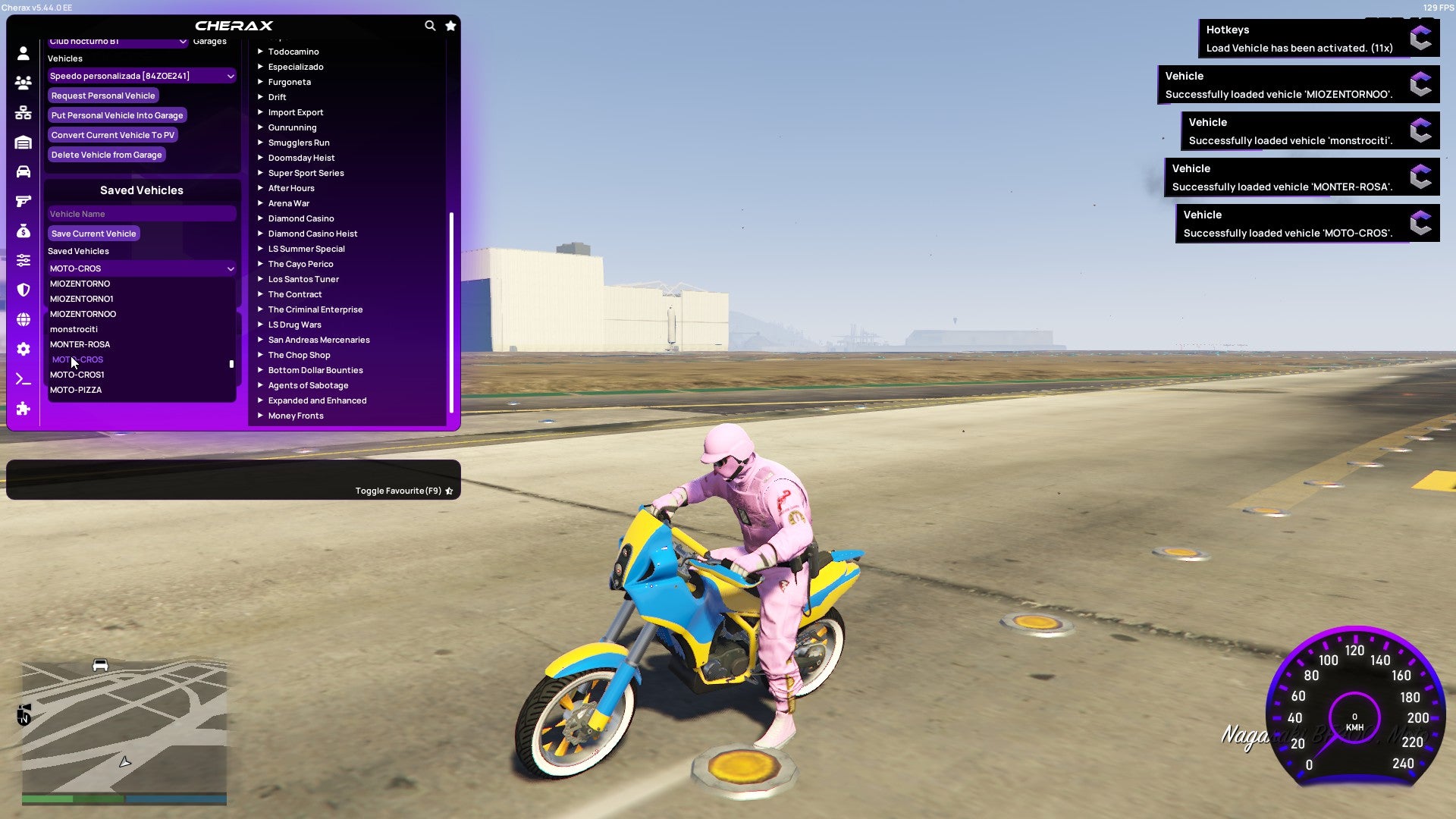Click the Protections shield icon
This screenshot has width=1456, height=819.
coord(23,290)
